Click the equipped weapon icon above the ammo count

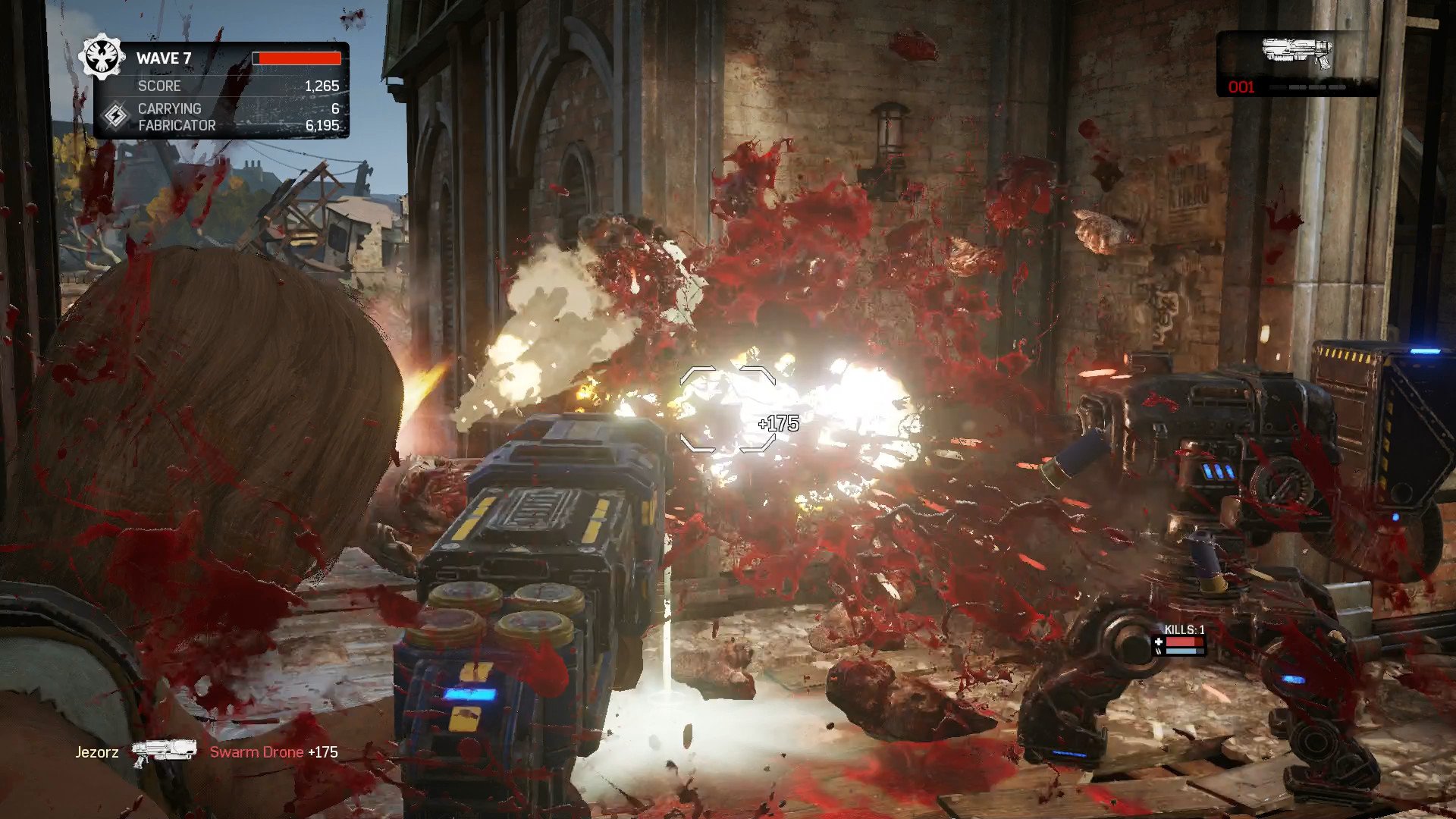pos(1297,53)
